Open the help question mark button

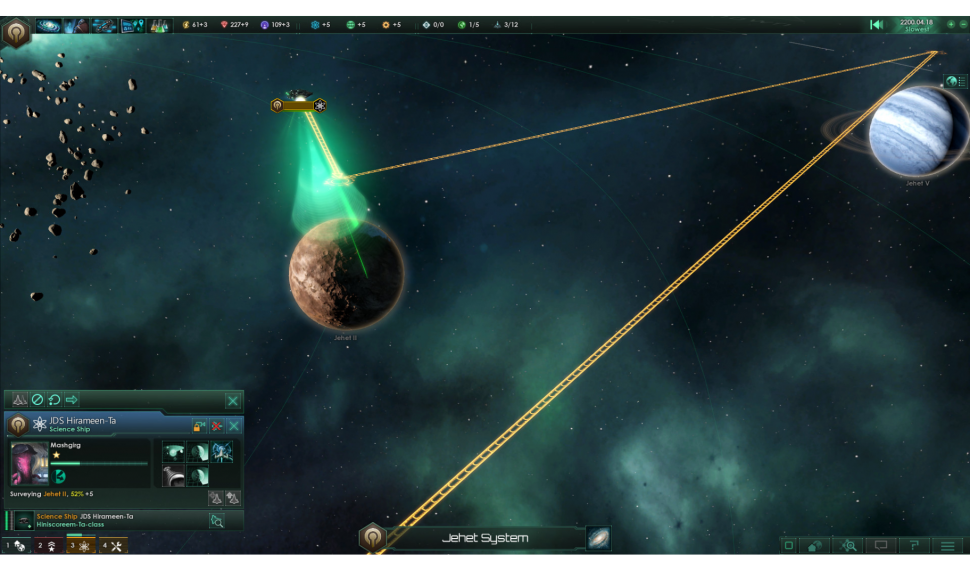tap(913, 546)
